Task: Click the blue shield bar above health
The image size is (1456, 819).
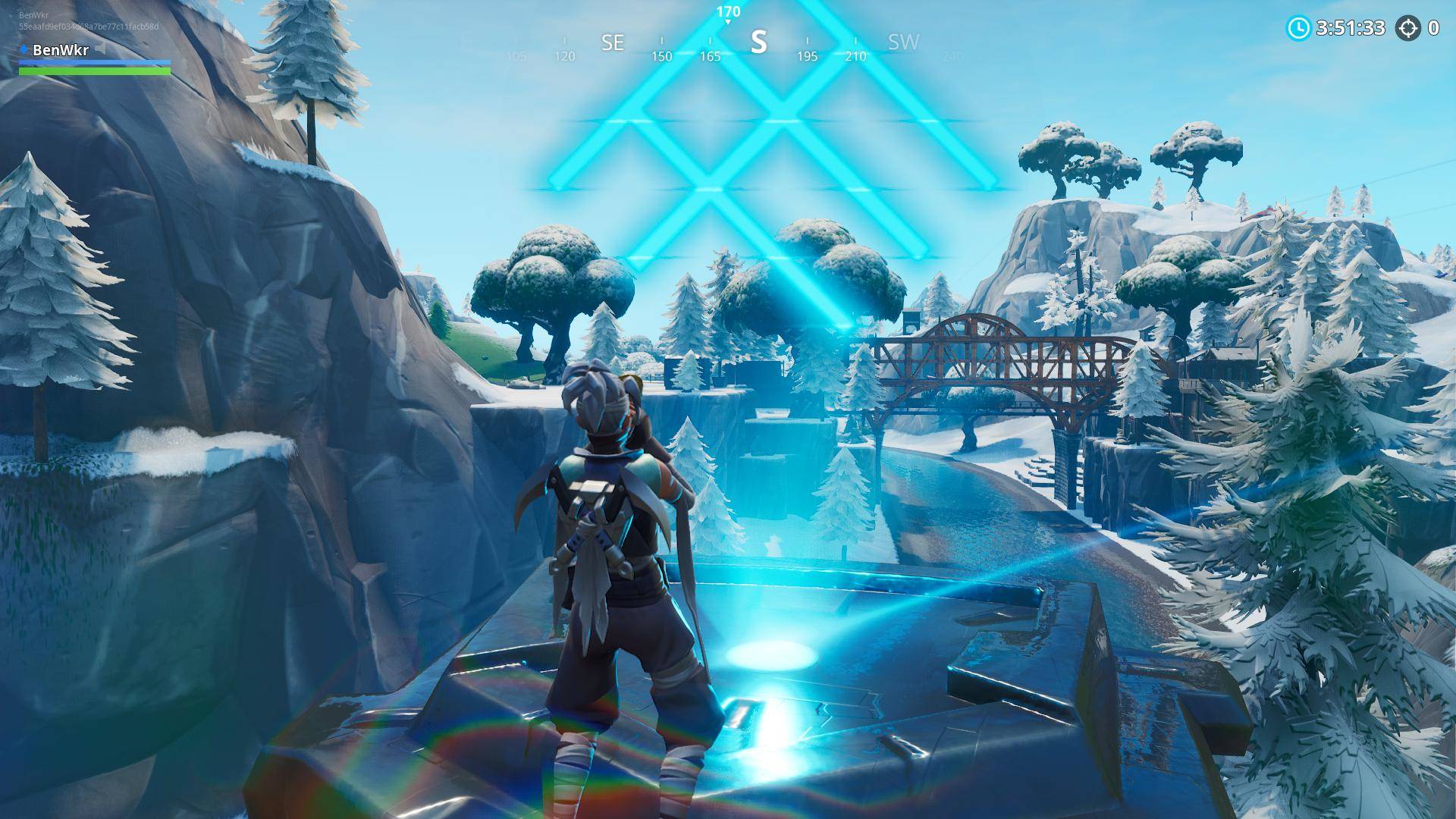Action: tap(93, 64)
